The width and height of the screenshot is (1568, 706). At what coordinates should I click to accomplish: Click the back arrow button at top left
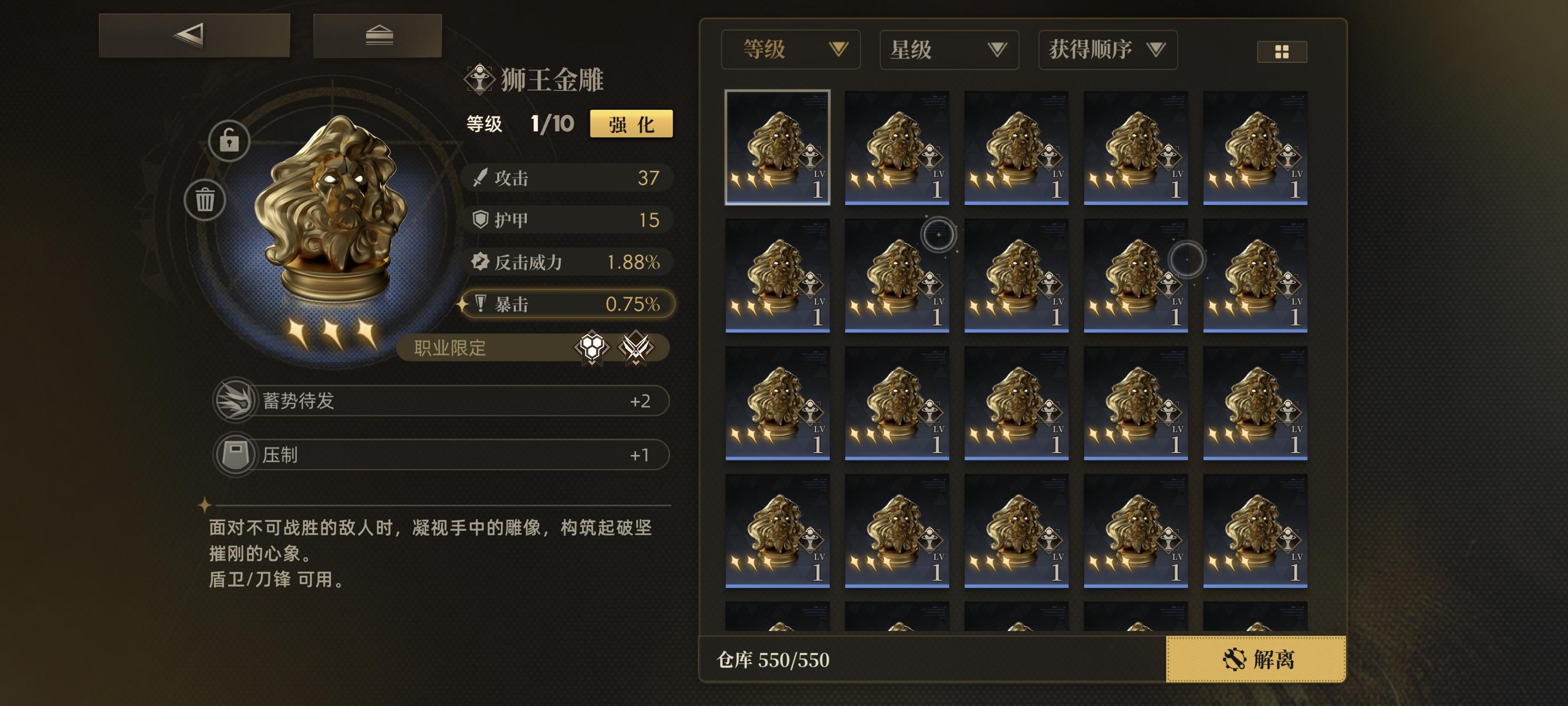(x=189, y=35)
